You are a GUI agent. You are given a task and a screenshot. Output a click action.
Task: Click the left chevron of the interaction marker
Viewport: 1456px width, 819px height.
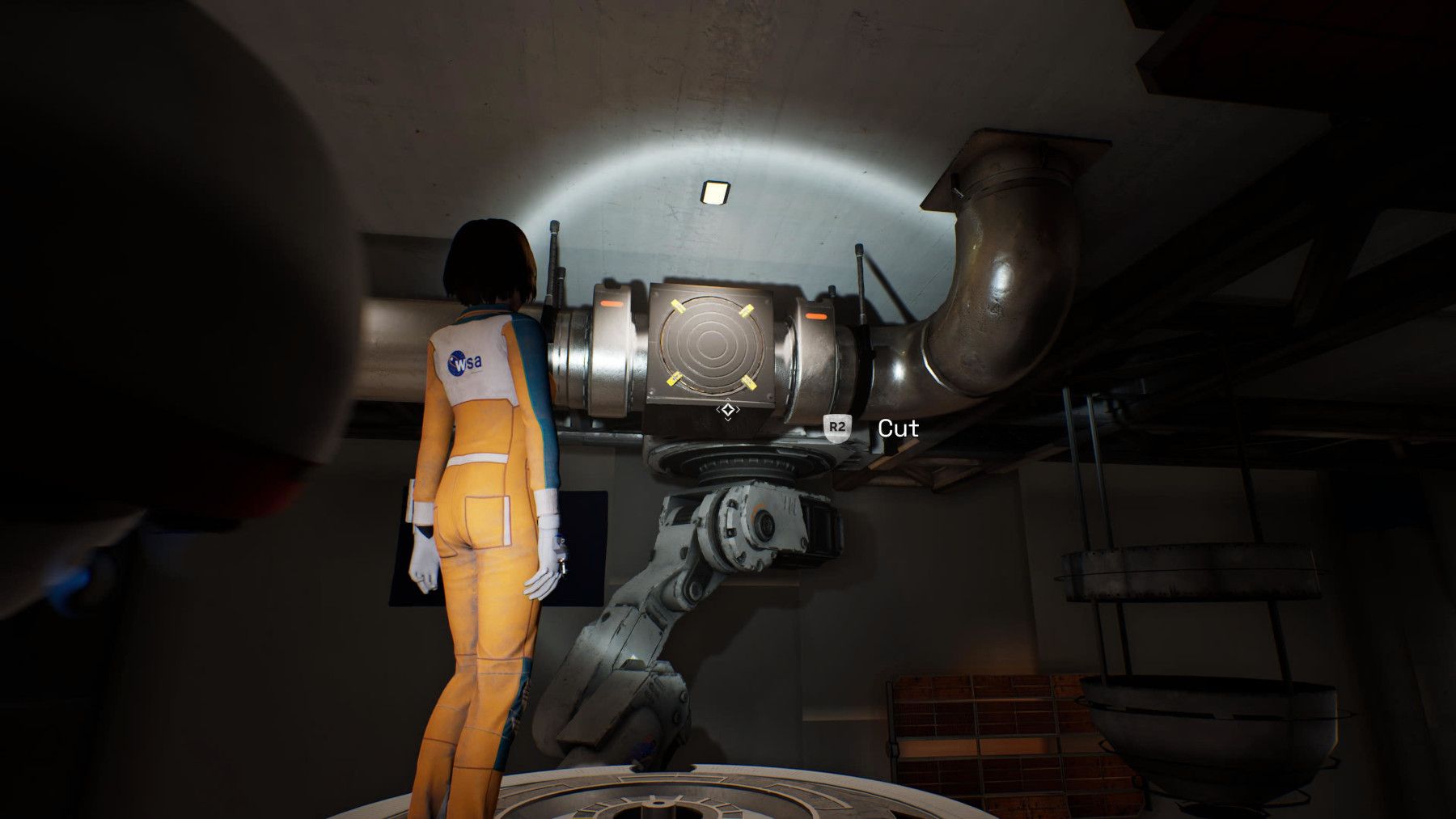719,409
